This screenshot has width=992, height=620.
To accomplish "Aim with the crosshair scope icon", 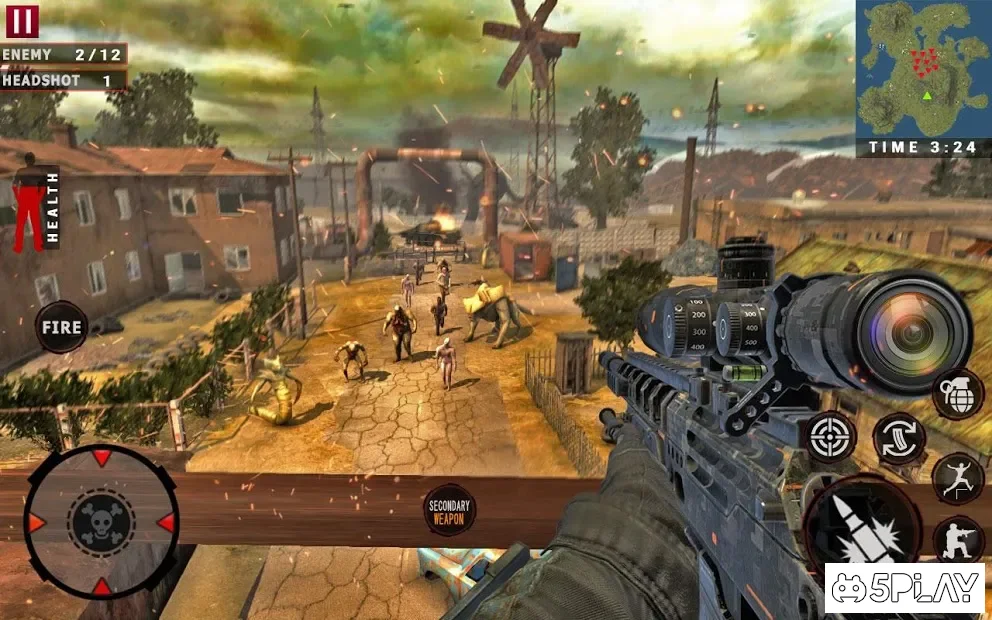I will click(831, 437).
